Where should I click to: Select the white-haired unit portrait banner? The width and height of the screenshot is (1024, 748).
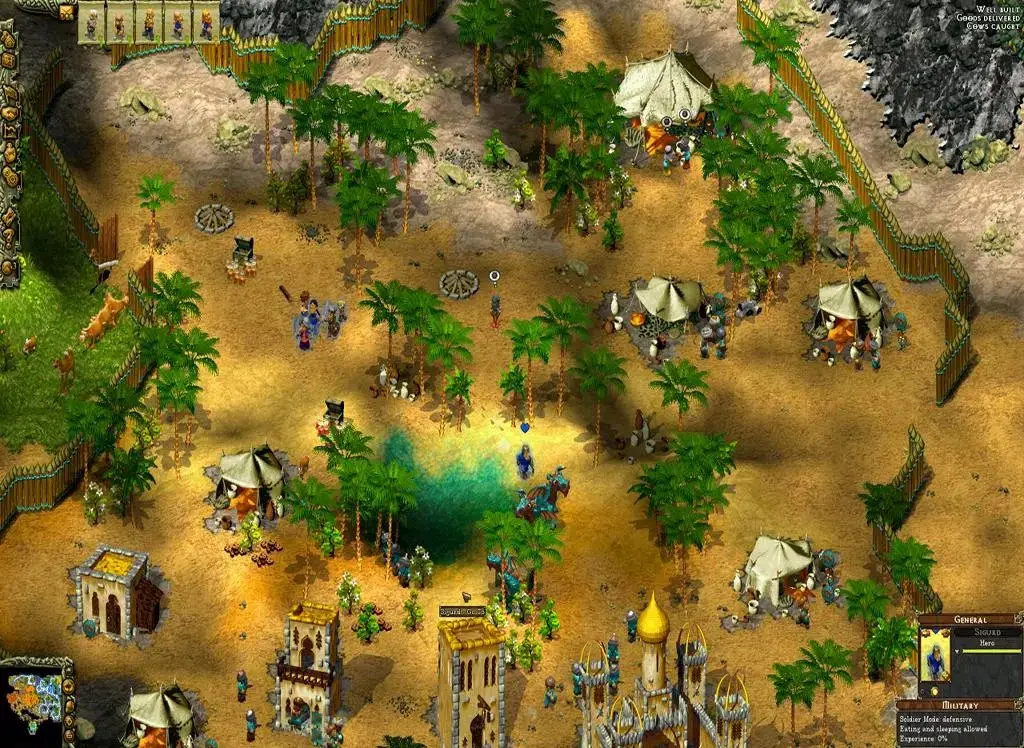[93, 23]
